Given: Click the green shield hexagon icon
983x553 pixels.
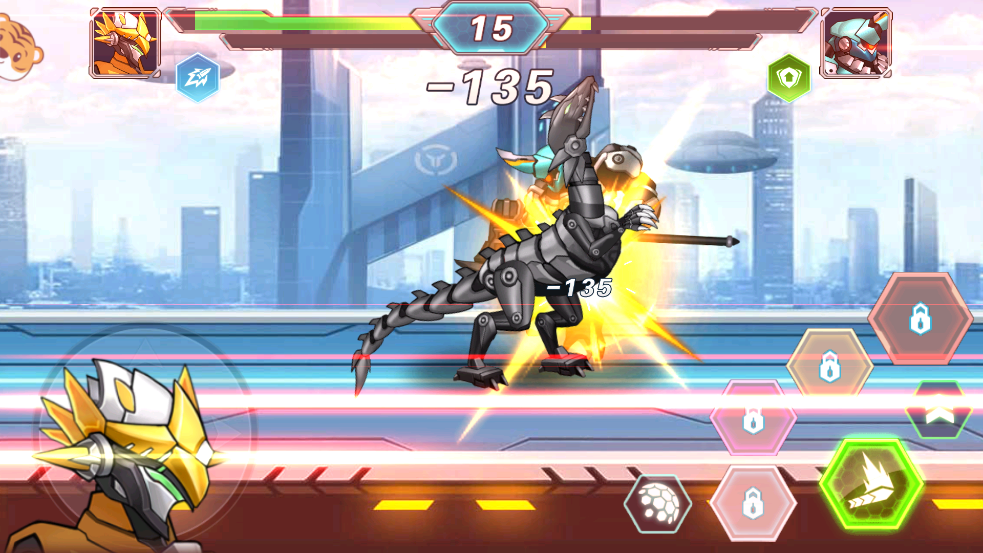Looking at the screenshot, I should [788, 77].
